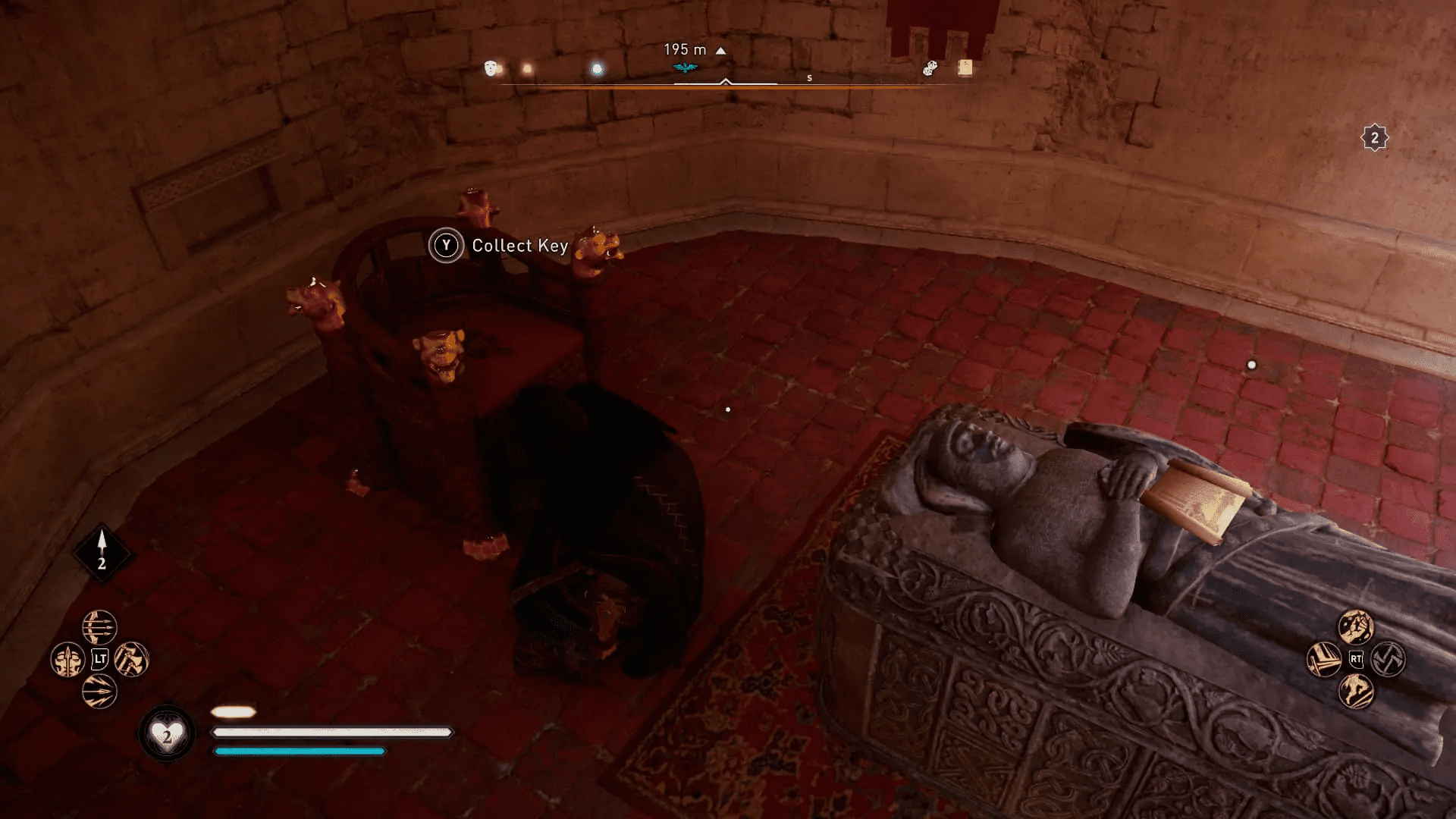
Task: Activate the arrow volley ability icon
Action: 99,692
